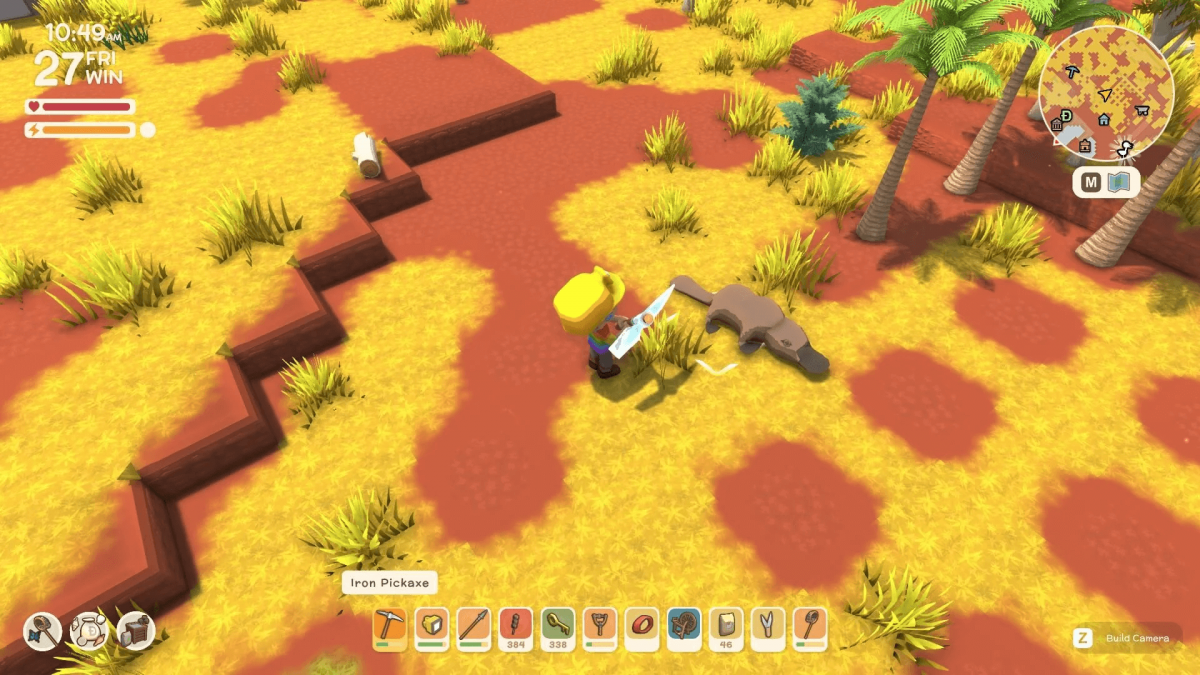The height and width of the screenshot is (675, 1200).
Task: Click the pickaxe marker on the minimap
Action: [x=1072, y=72]
